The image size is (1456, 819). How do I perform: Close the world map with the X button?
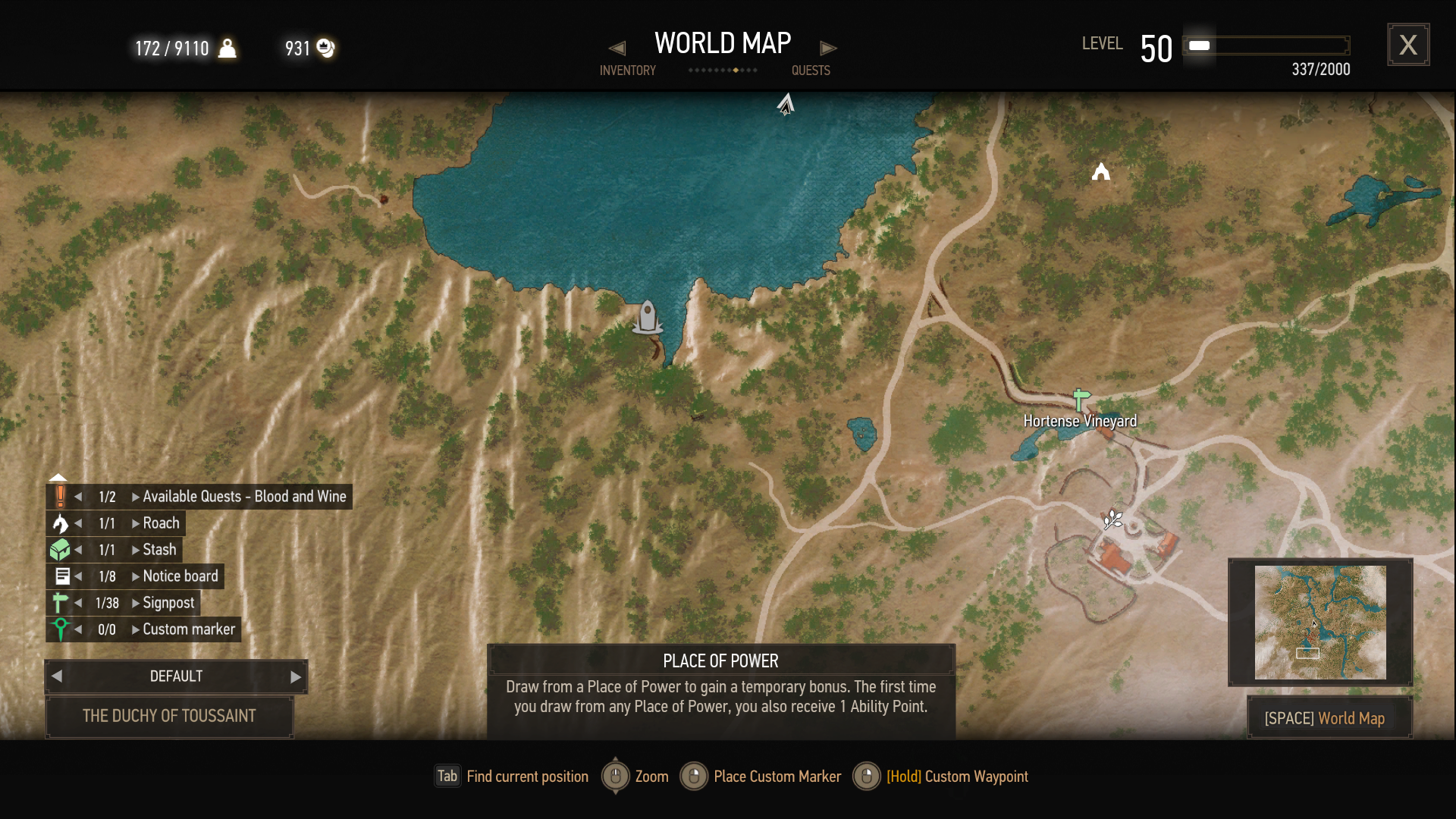tap(1408, 45)
